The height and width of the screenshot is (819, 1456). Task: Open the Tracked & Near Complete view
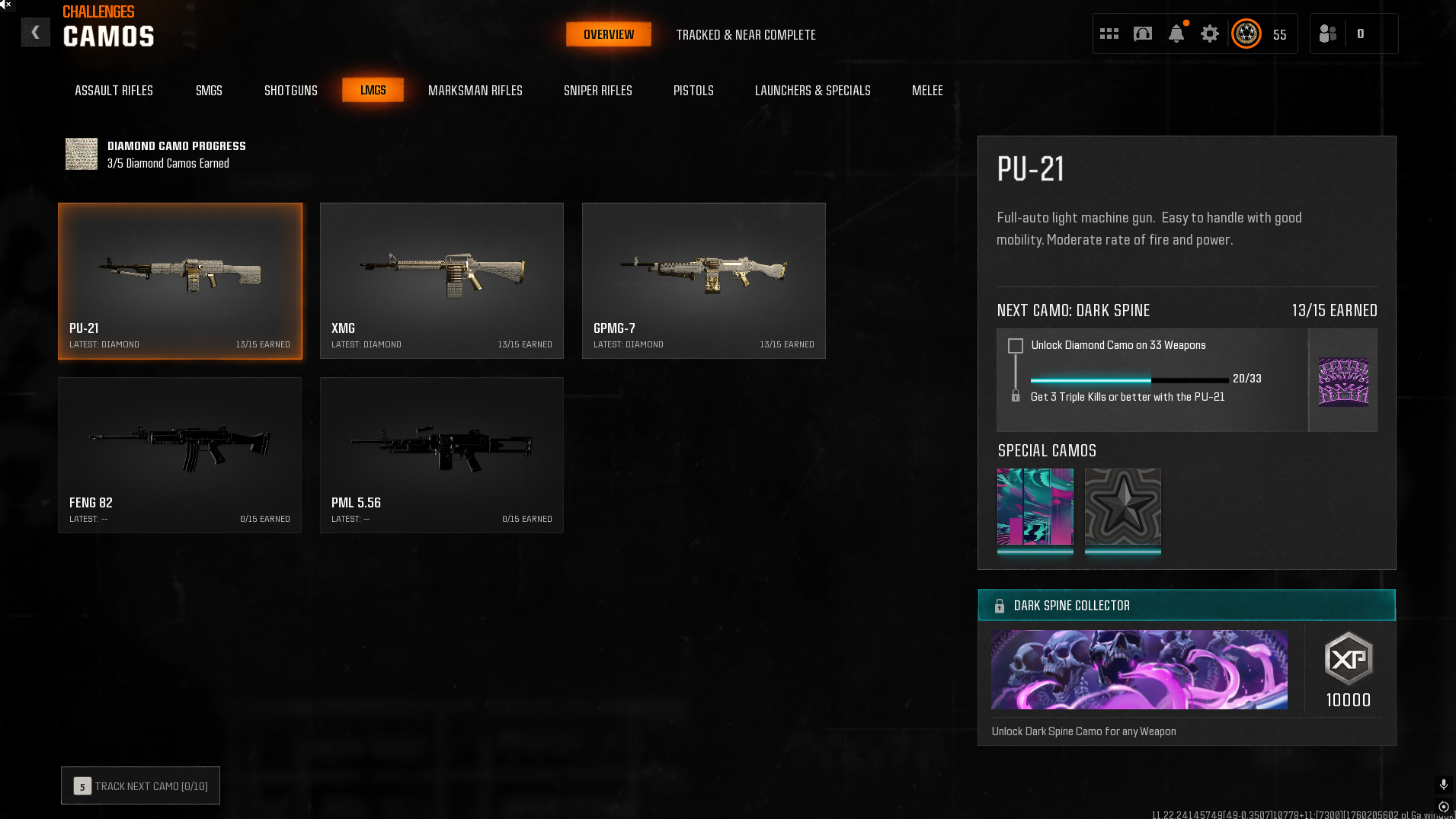[745, 35]
